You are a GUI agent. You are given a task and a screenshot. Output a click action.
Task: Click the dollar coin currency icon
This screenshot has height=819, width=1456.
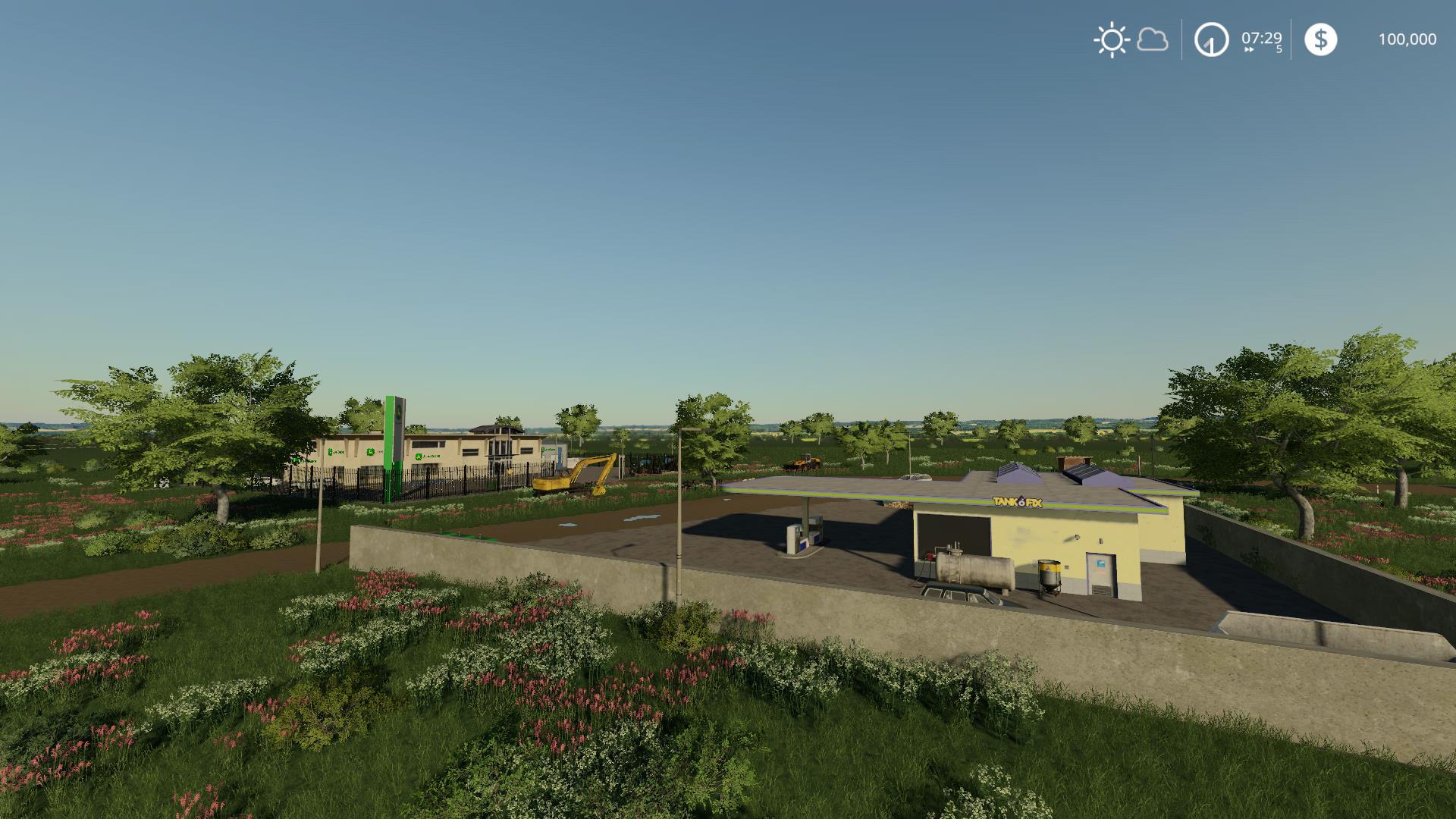pos(1321,39)
